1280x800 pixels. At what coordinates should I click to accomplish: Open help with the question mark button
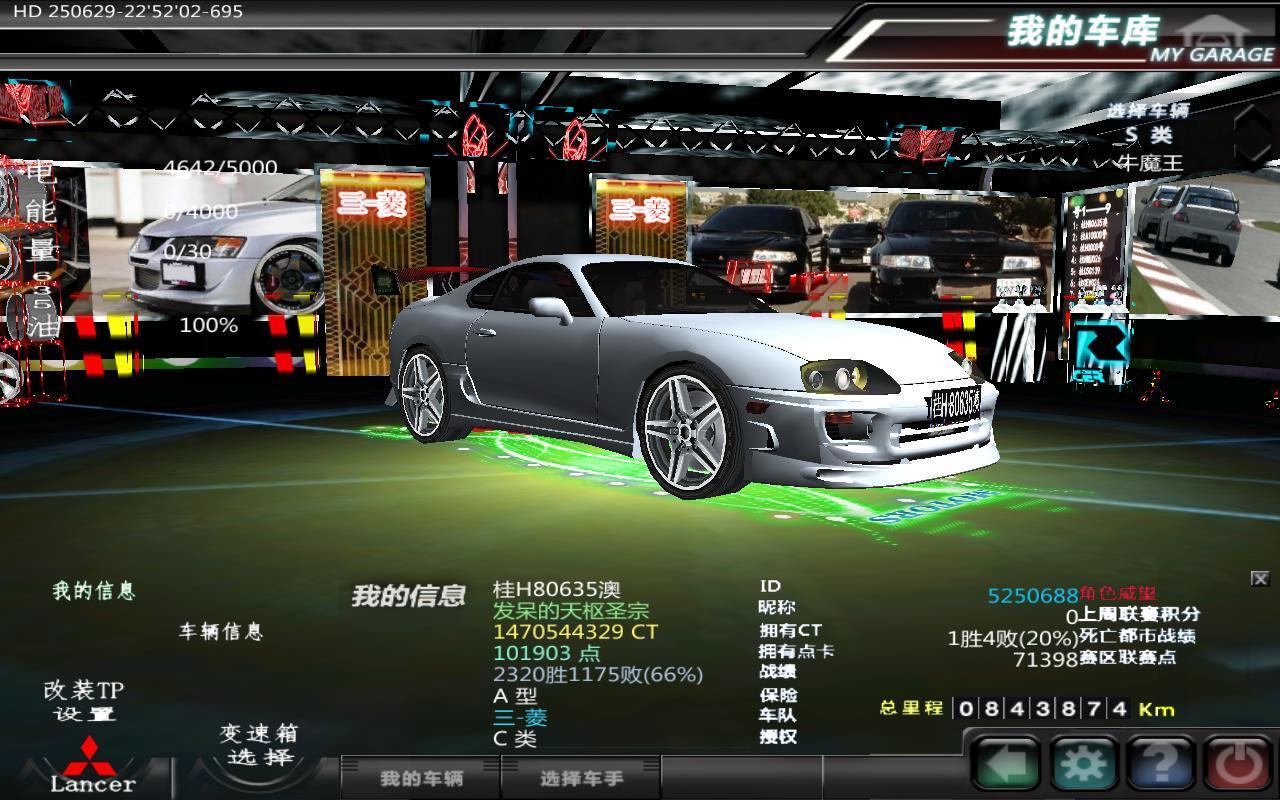[1160, 765]
